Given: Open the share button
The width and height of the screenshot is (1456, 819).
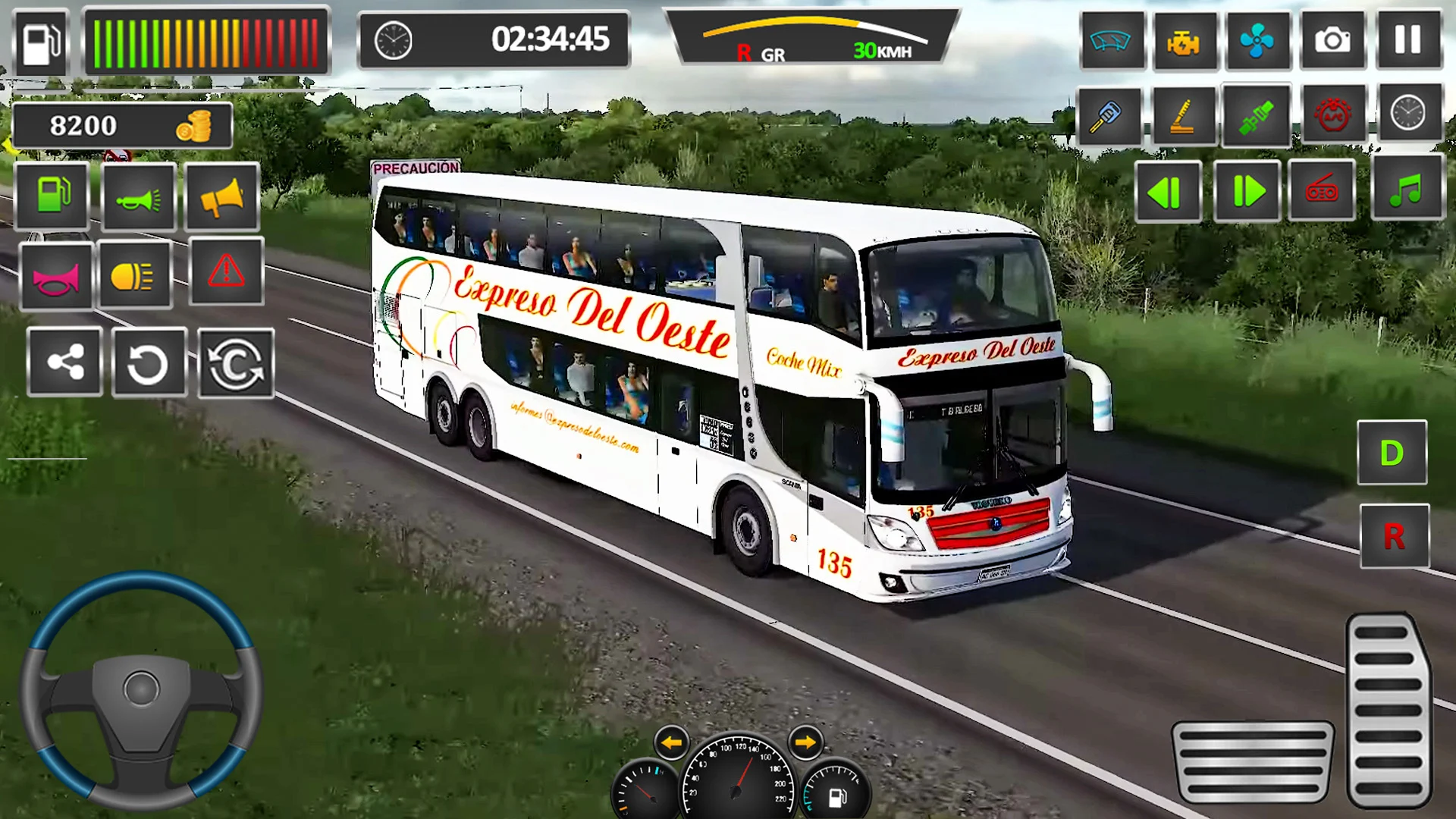Looking at the screenshot, I should click(64, 362).
